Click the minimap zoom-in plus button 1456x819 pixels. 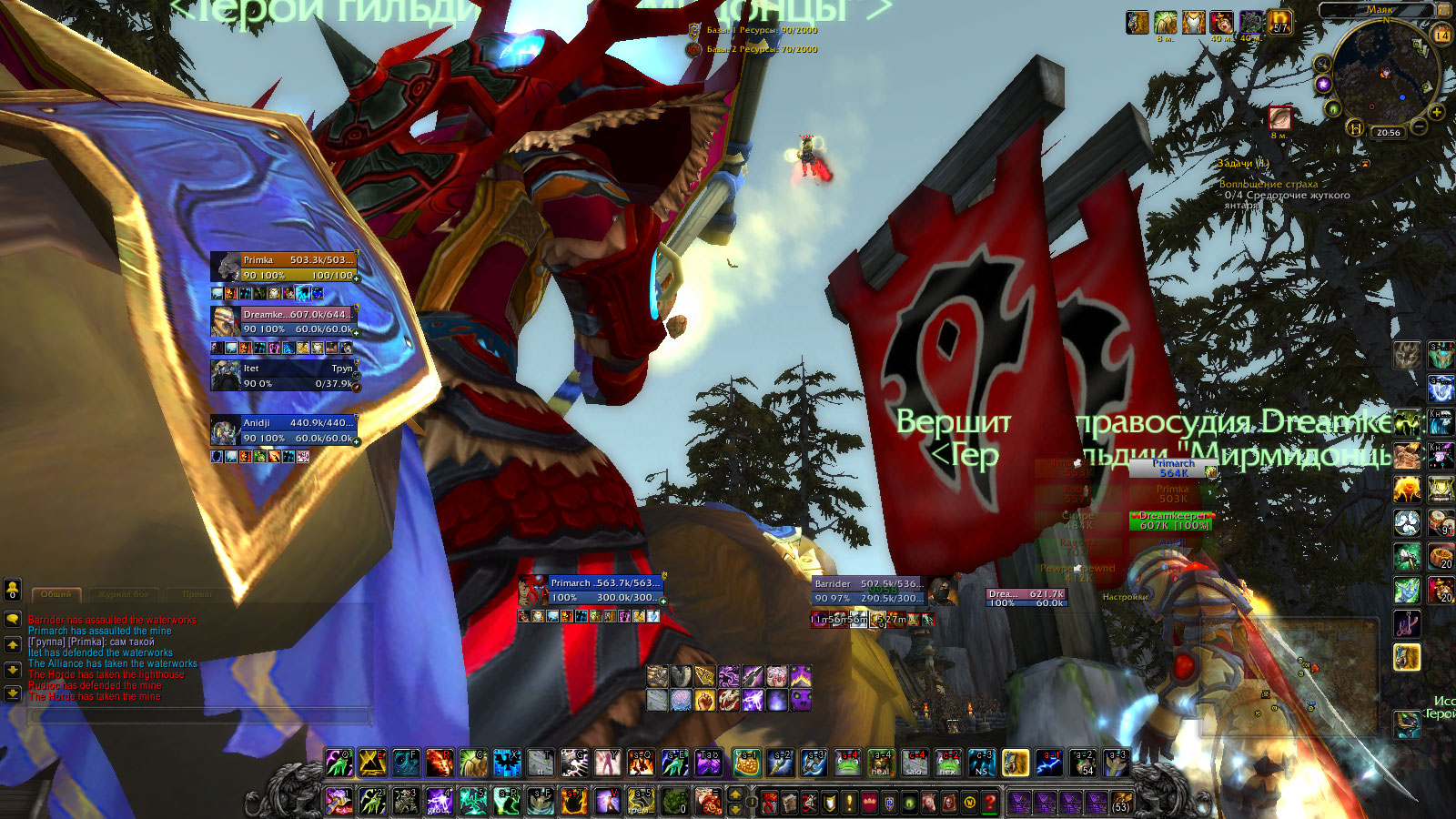click(x=1437, y=113)
